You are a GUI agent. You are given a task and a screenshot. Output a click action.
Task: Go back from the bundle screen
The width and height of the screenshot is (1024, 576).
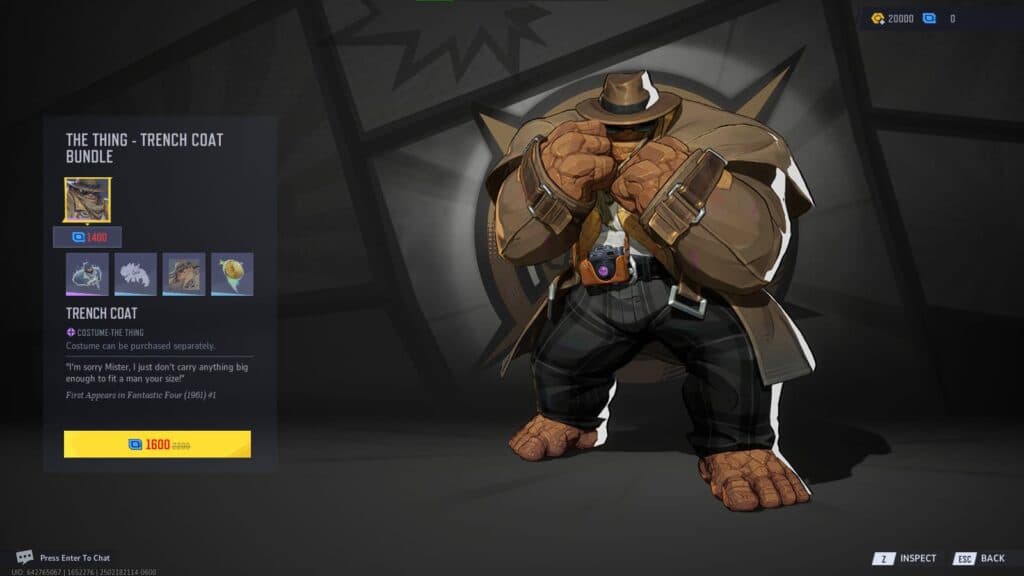980,558
